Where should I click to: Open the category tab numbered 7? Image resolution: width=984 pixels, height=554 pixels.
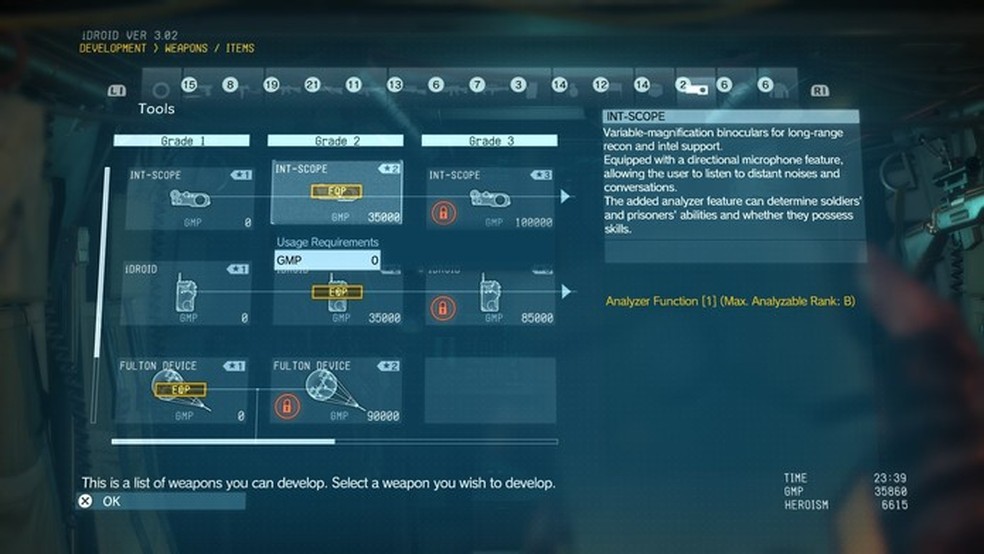(x=477, y=86)
